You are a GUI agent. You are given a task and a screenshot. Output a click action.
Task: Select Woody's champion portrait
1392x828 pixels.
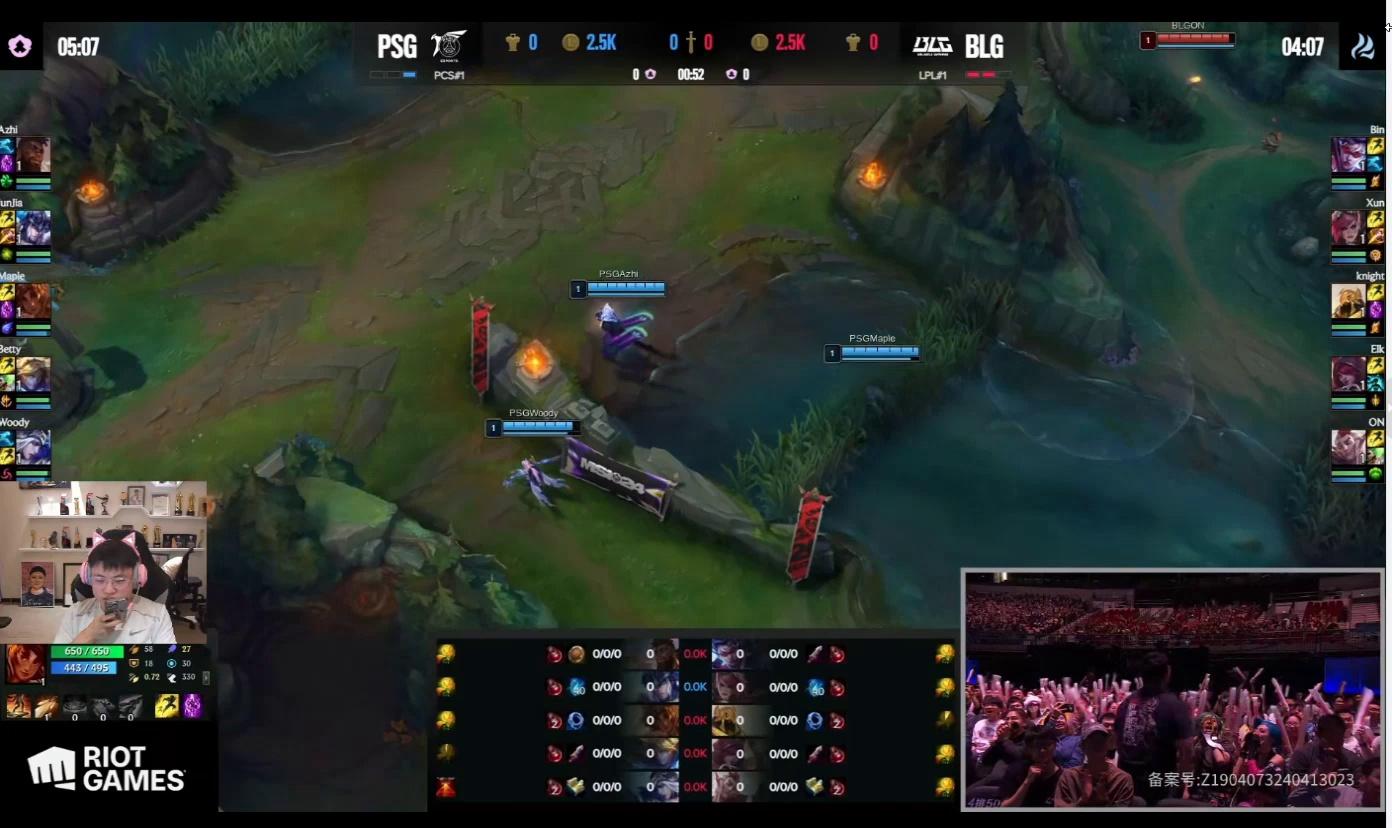(x=33, y=447)
